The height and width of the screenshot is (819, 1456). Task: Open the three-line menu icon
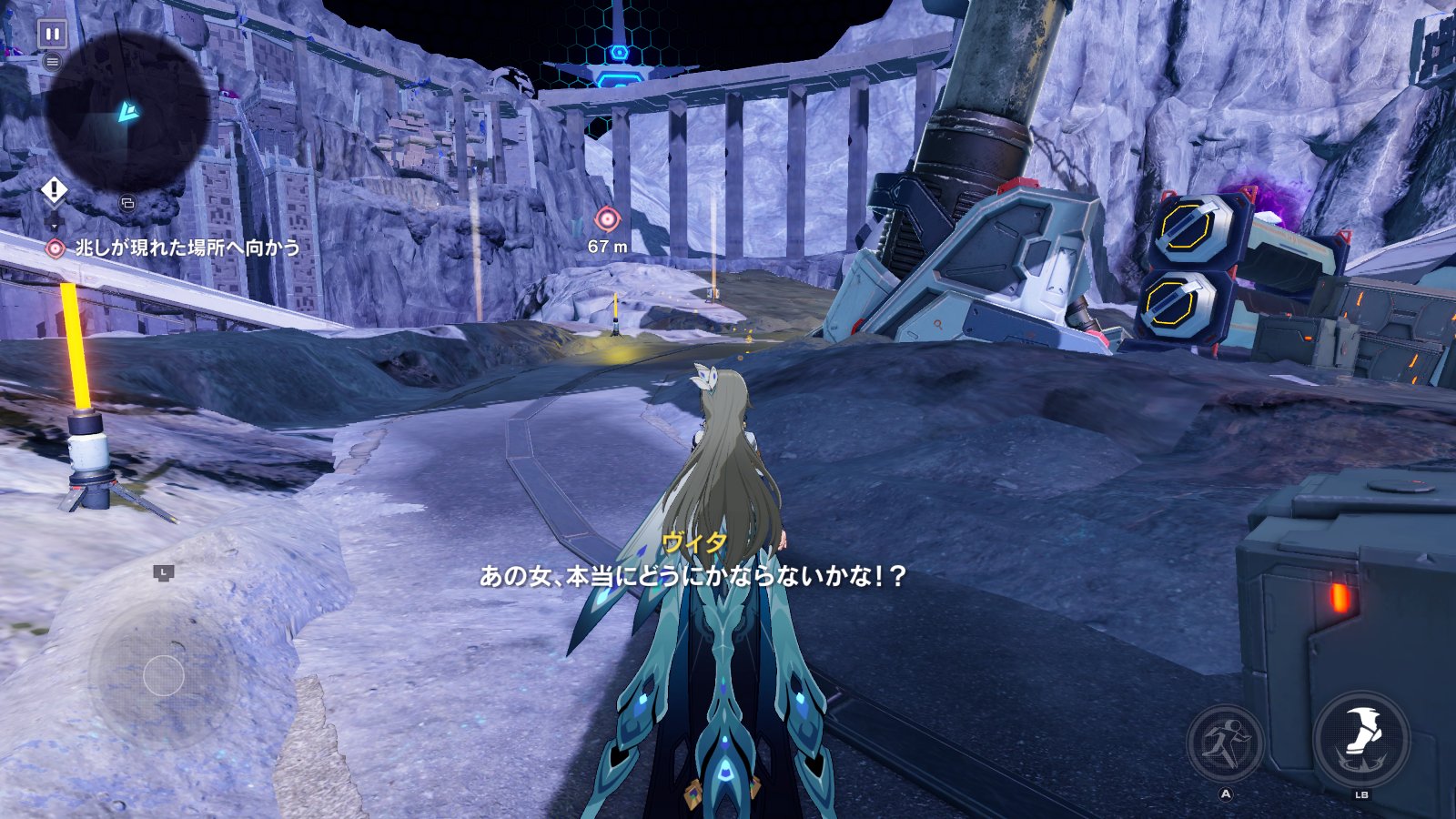pyautogui.click(x=53, y=62)
